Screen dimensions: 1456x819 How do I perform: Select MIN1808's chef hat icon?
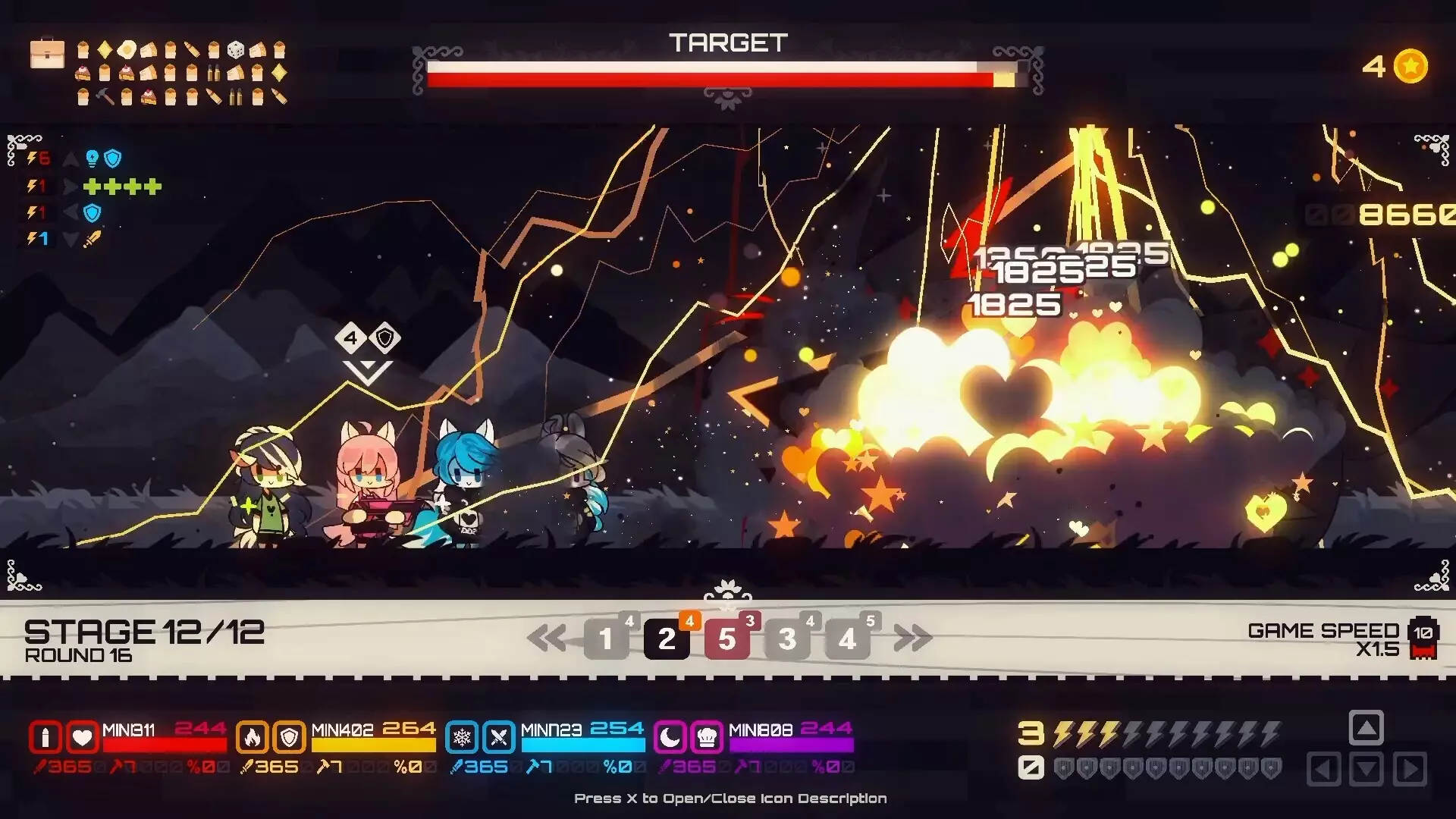coord(706,737)
